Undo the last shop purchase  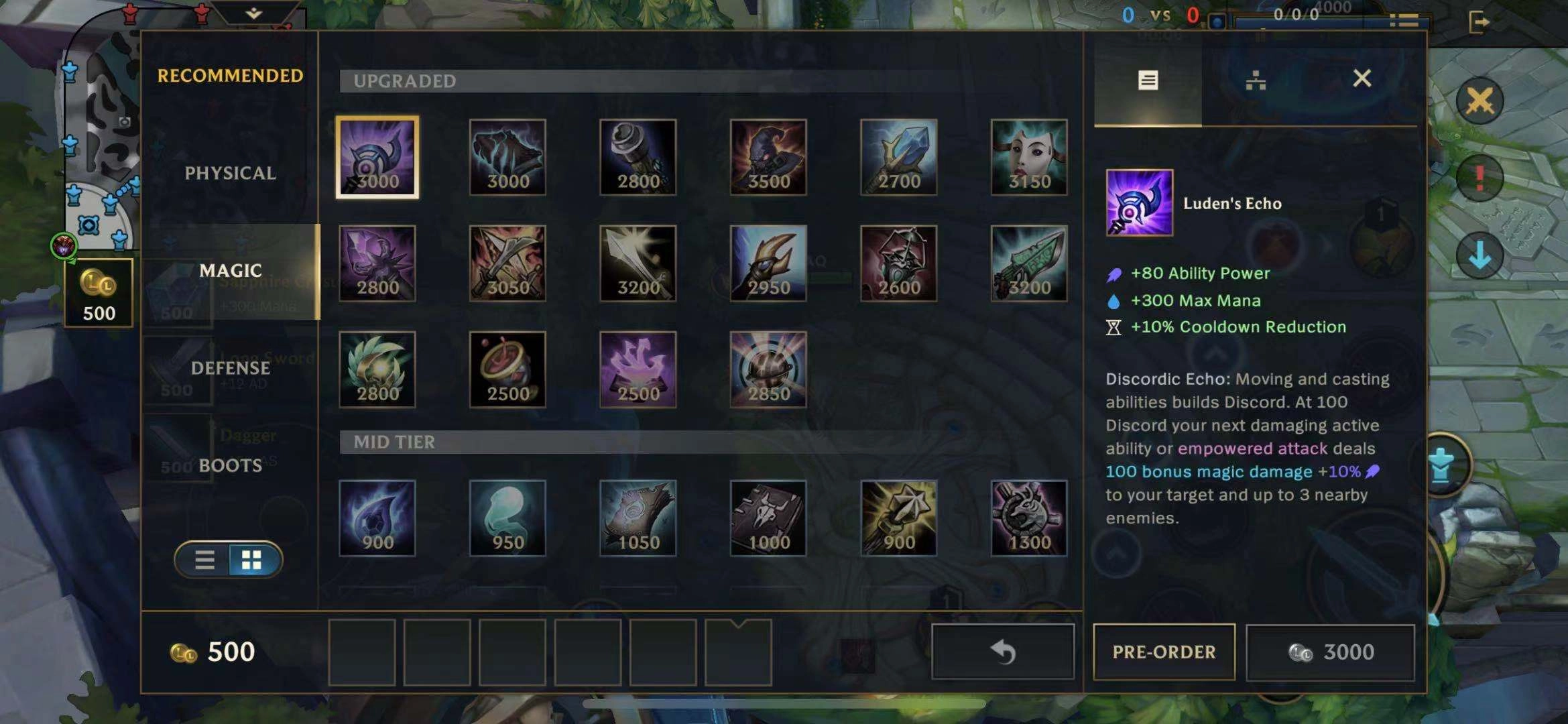tap(1003, 652)
